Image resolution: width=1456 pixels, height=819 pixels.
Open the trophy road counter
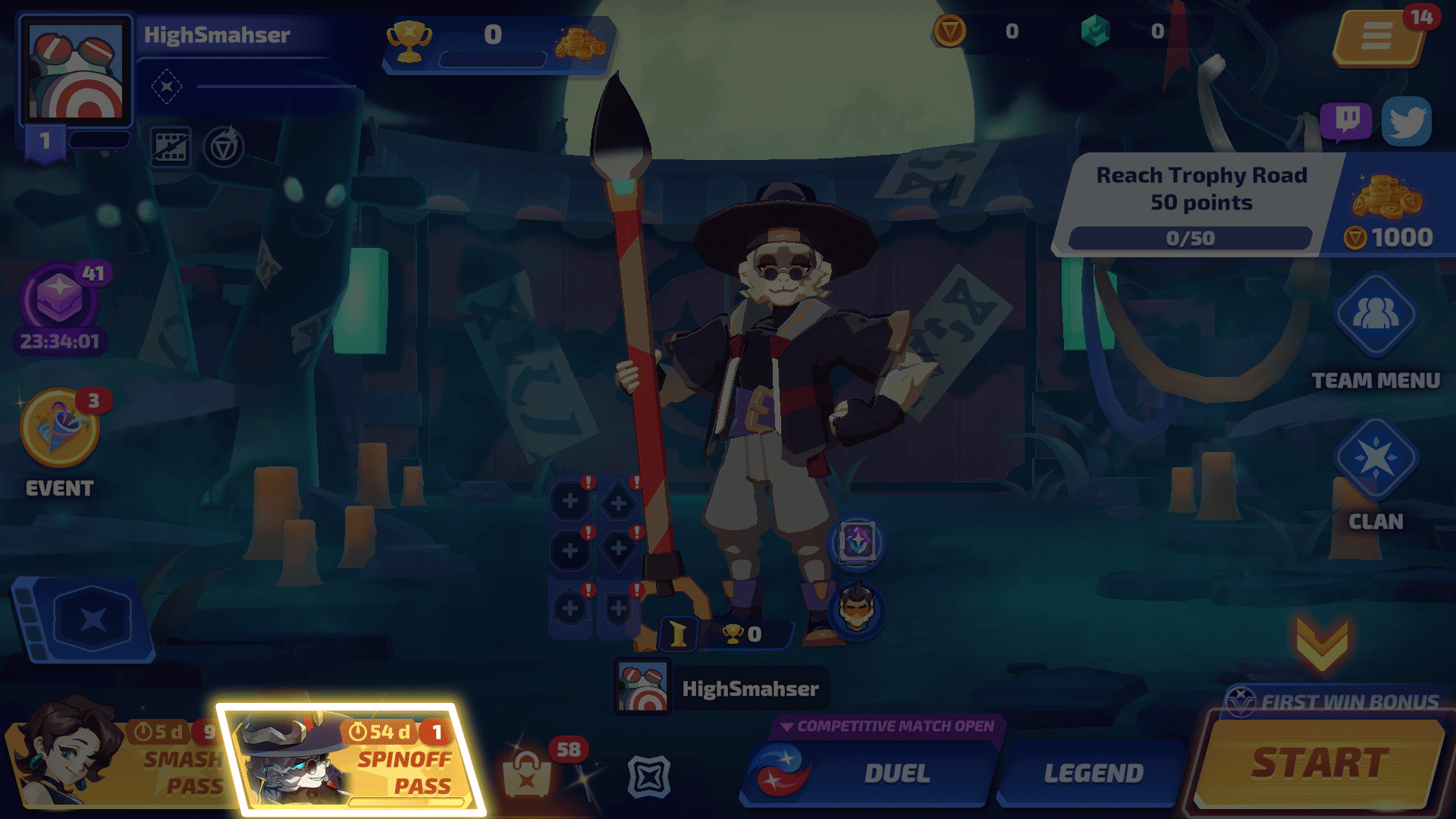tap(493, 44)
